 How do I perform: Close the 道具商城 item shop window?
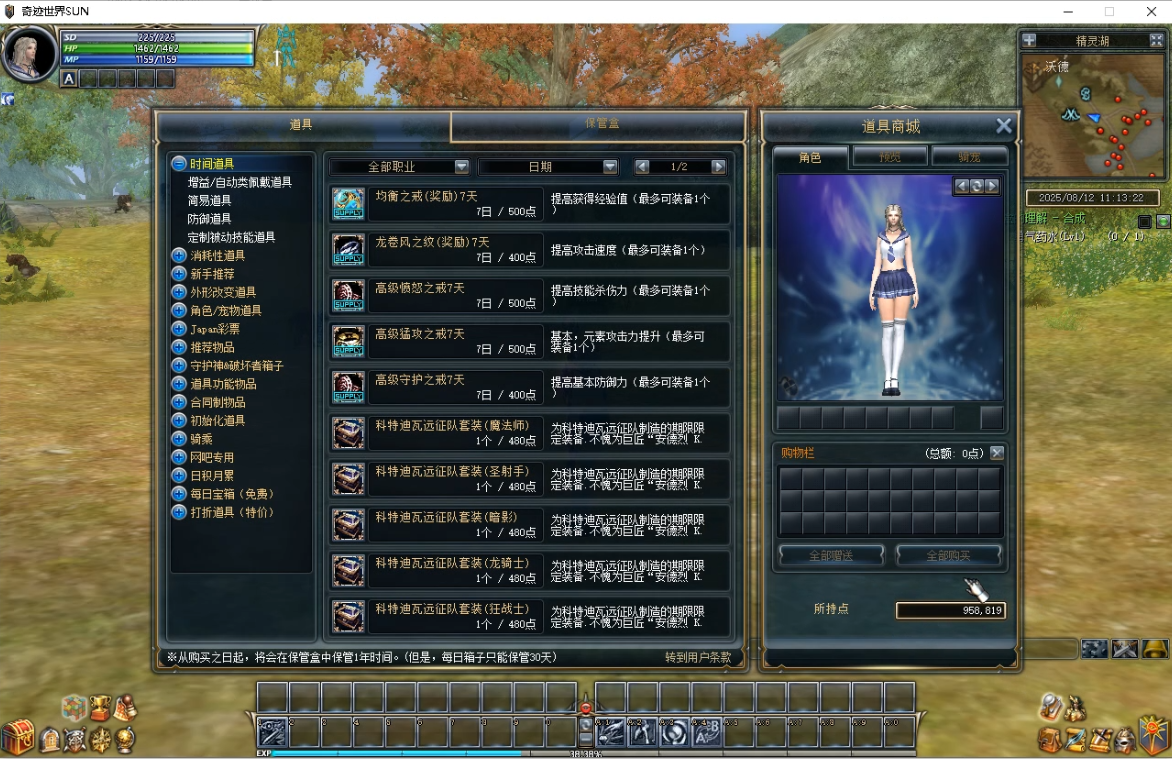pos(1004,126)
